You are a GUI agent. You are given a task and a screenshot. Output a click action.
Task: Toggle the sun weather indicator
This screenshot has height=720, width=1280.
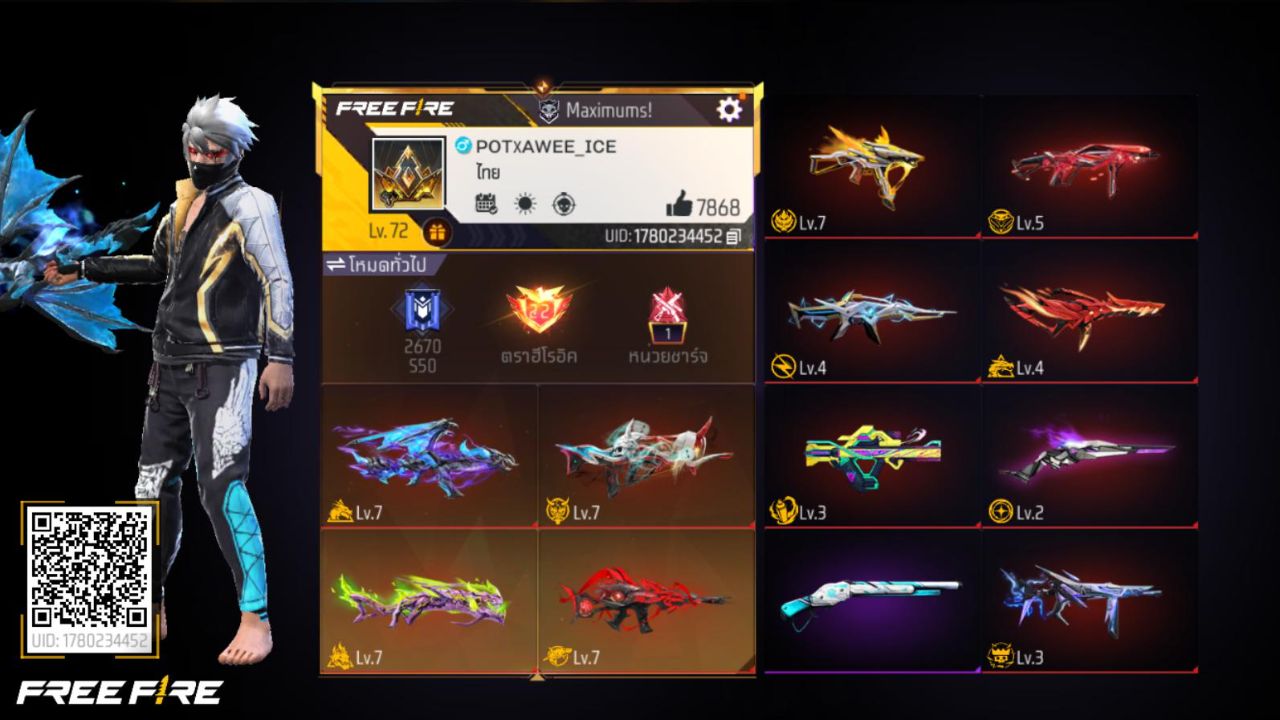(524, 203)
